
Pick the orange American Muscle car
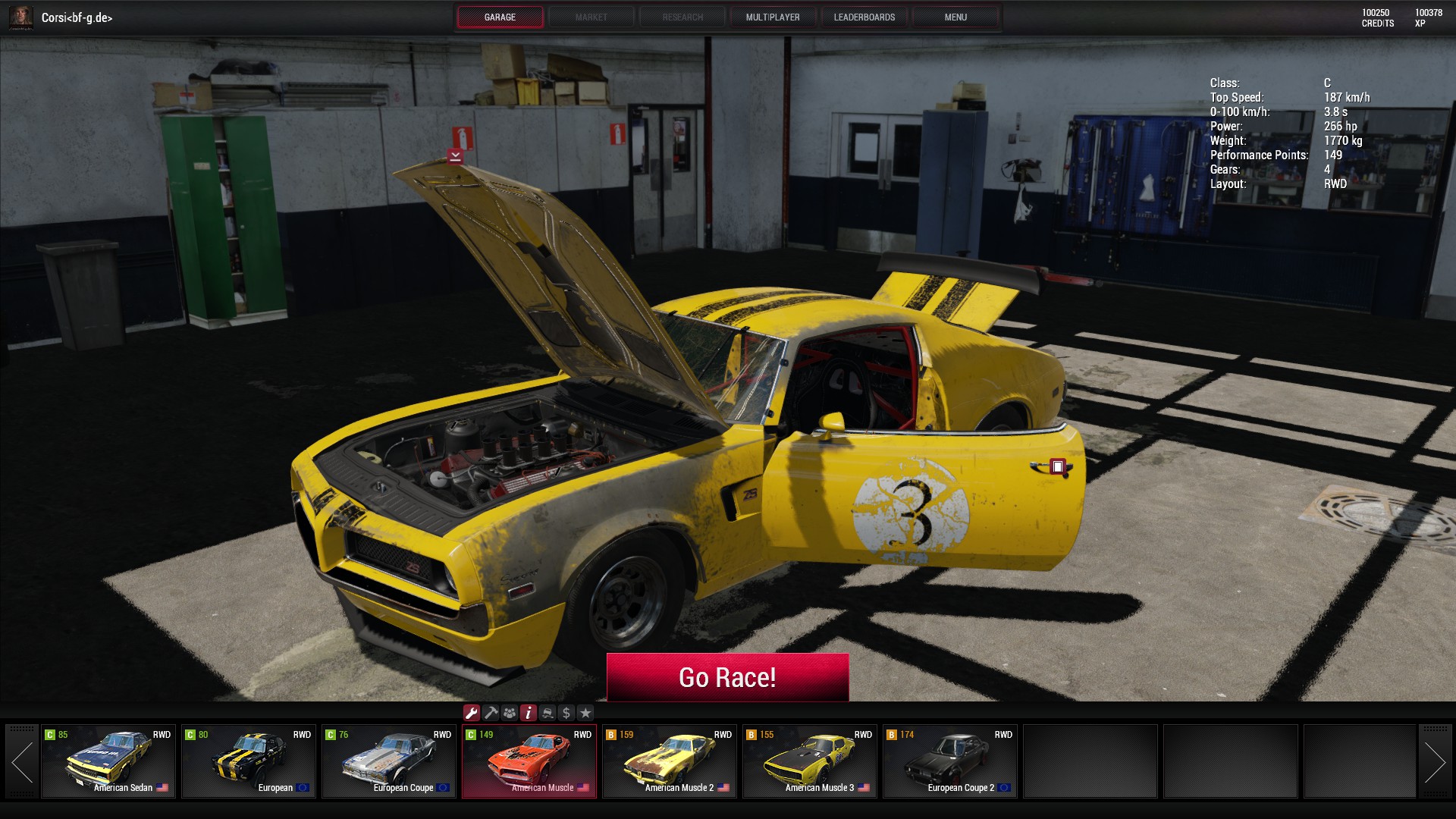[529, 761]
